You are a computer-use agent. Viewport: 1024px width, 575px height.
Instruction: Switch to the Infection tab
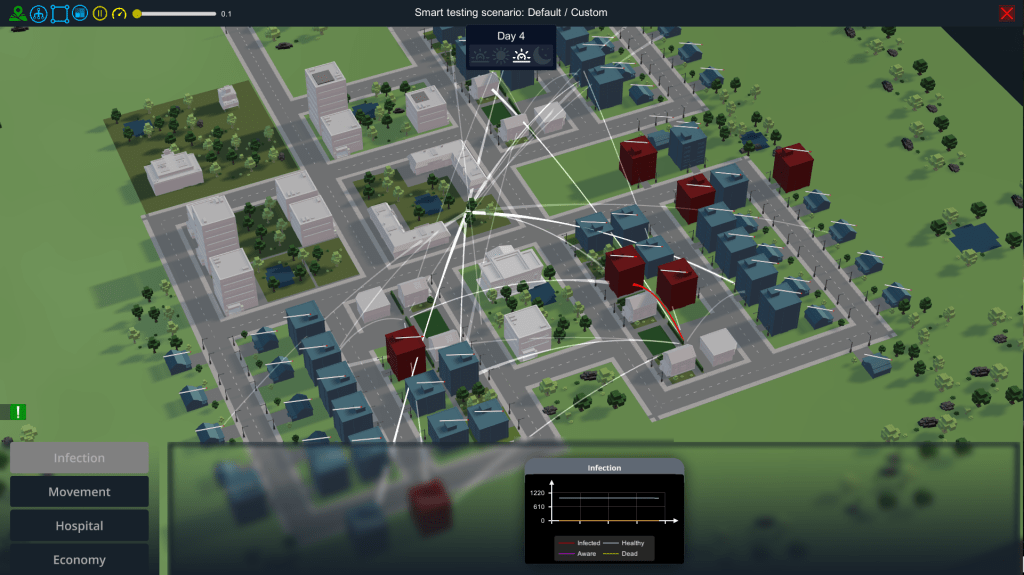pyautogui.click(x=79, y=458)
